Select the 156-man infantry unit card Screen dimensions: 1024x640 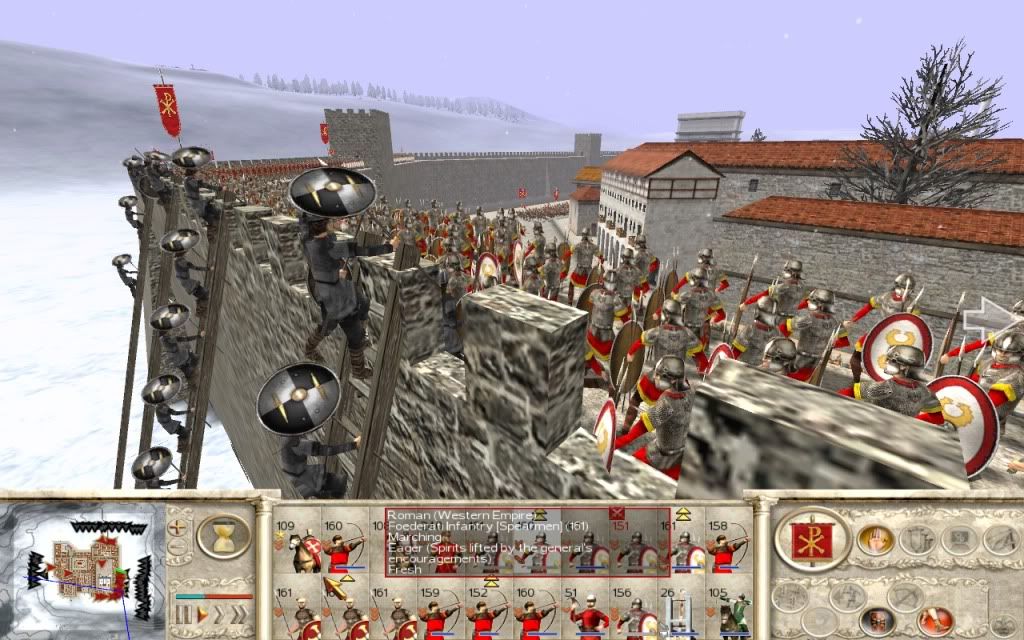click(633, 612)
